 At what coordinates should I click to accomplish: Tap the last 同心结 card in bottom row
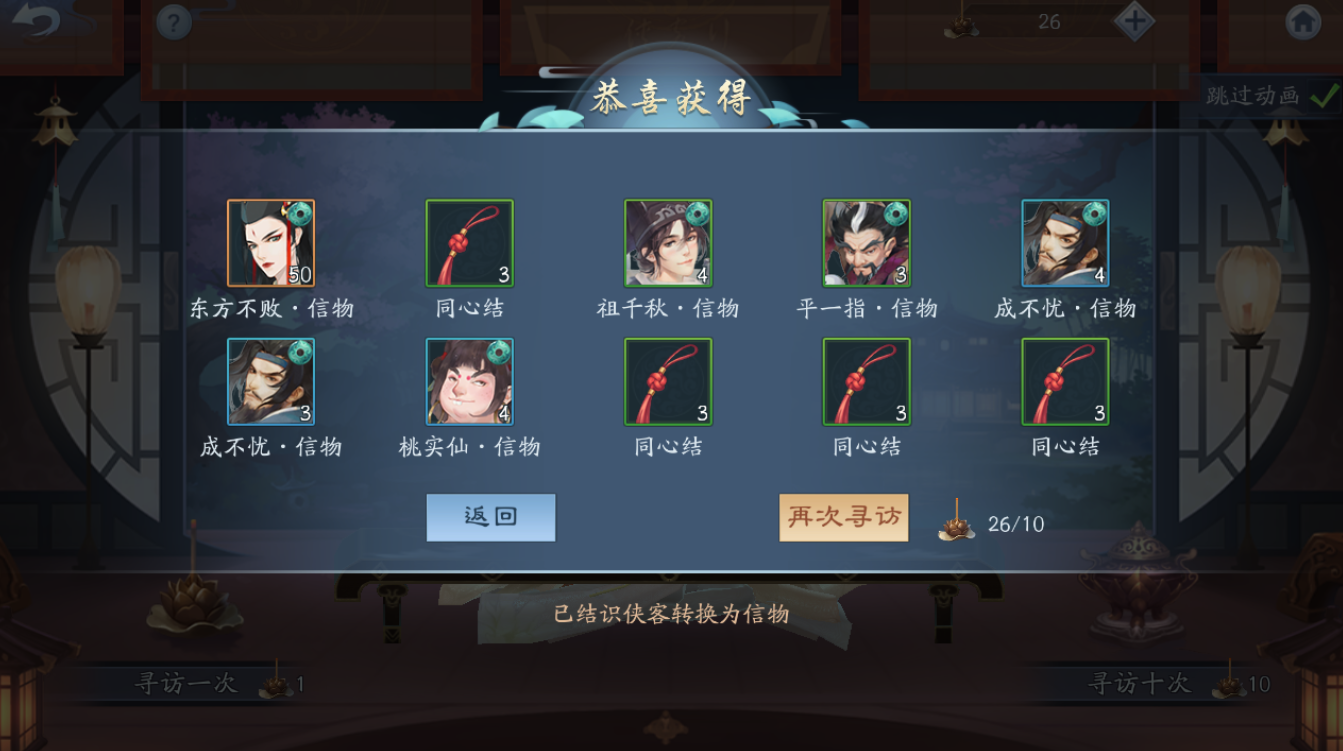(x=1065, y=383)
